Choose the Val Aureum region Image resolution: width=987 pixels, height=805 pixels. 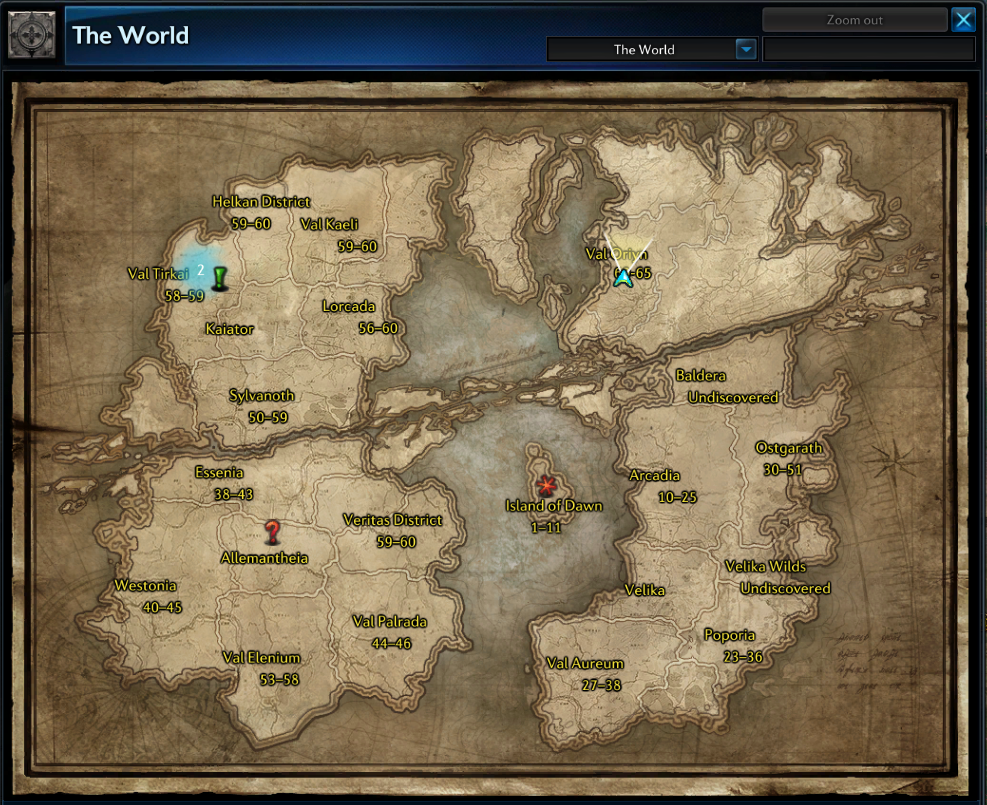coord(585,664)
